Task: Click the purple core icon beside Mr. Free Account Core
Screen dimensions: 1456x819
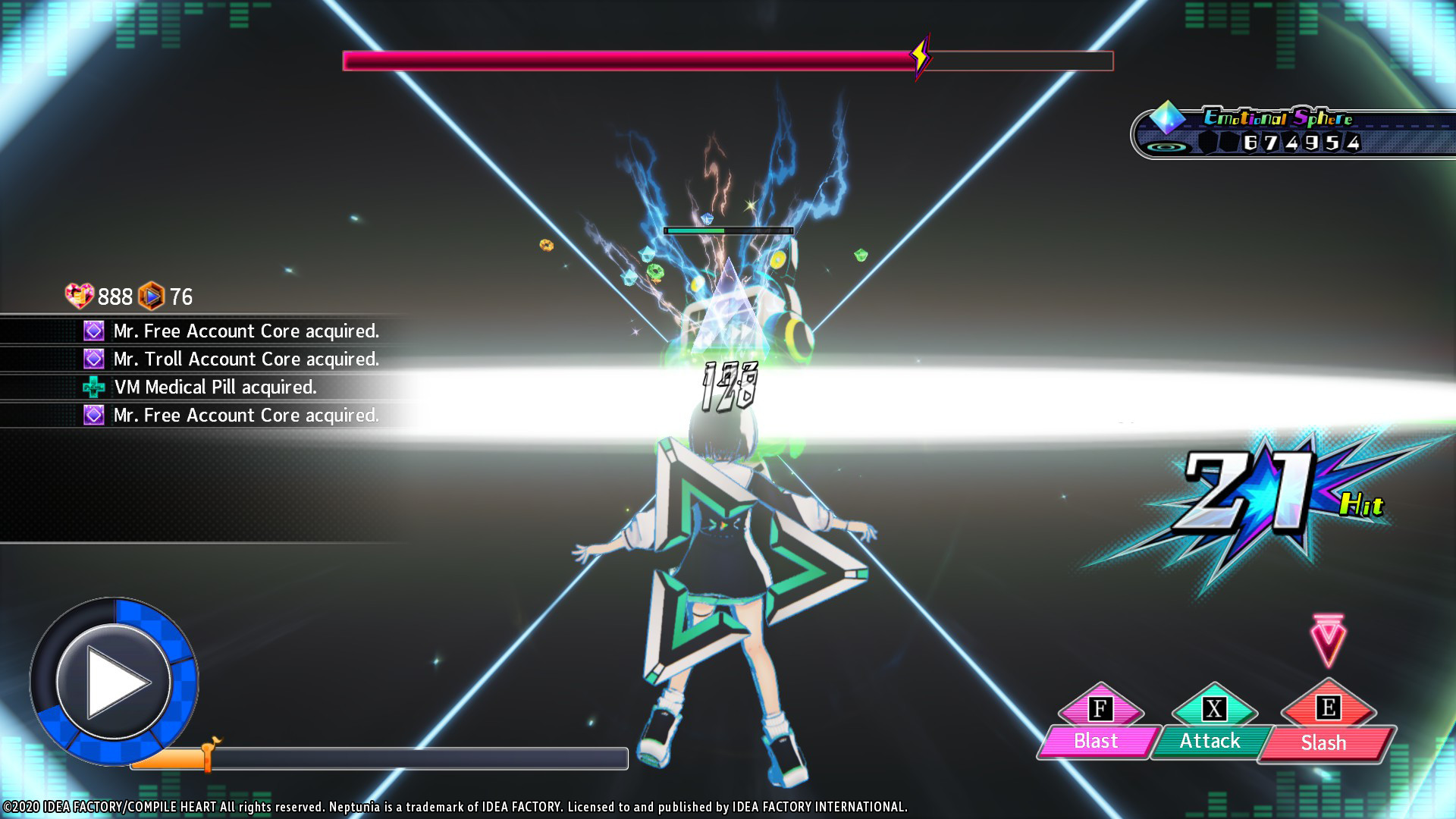Action: (x=93, y=331)
